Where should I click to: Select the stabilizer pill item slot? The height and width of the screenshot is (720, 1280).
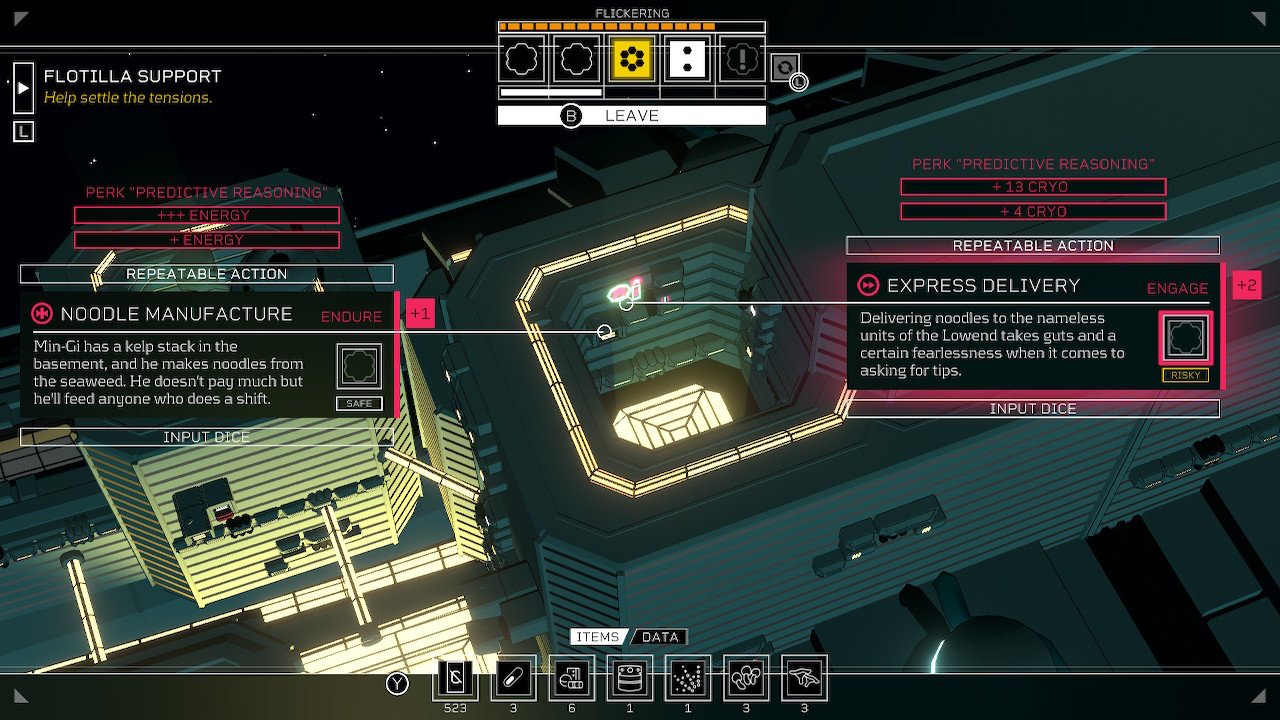(513, 680)
